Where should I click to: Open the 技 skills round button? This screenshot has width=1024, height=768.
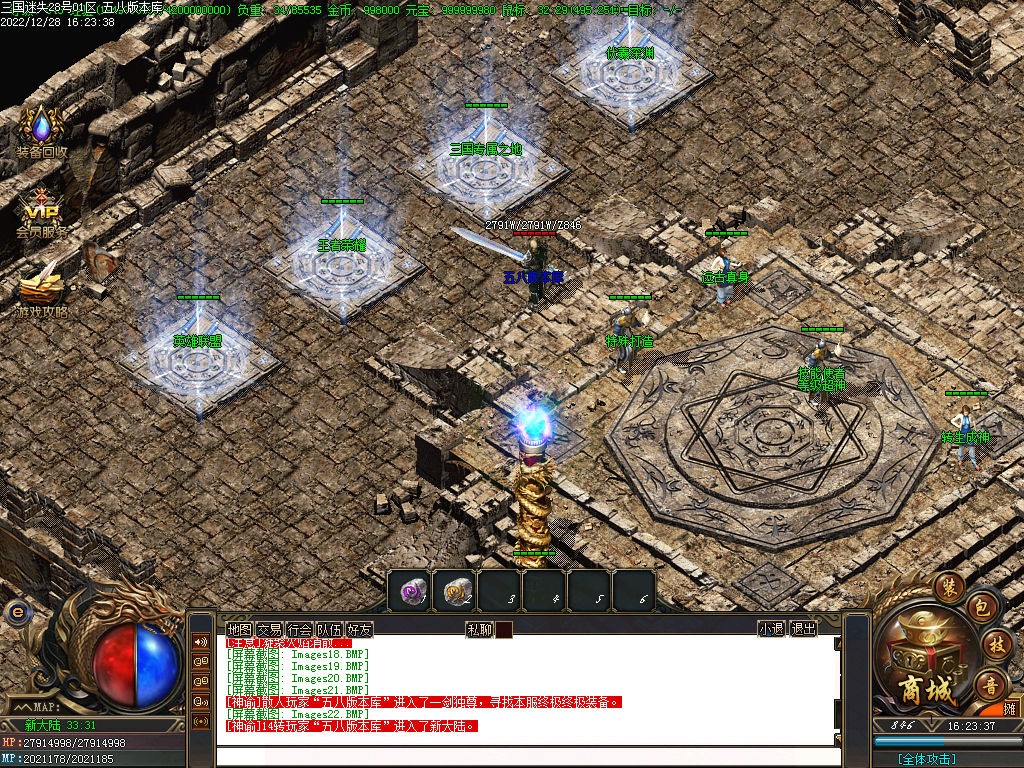[995, 643]
